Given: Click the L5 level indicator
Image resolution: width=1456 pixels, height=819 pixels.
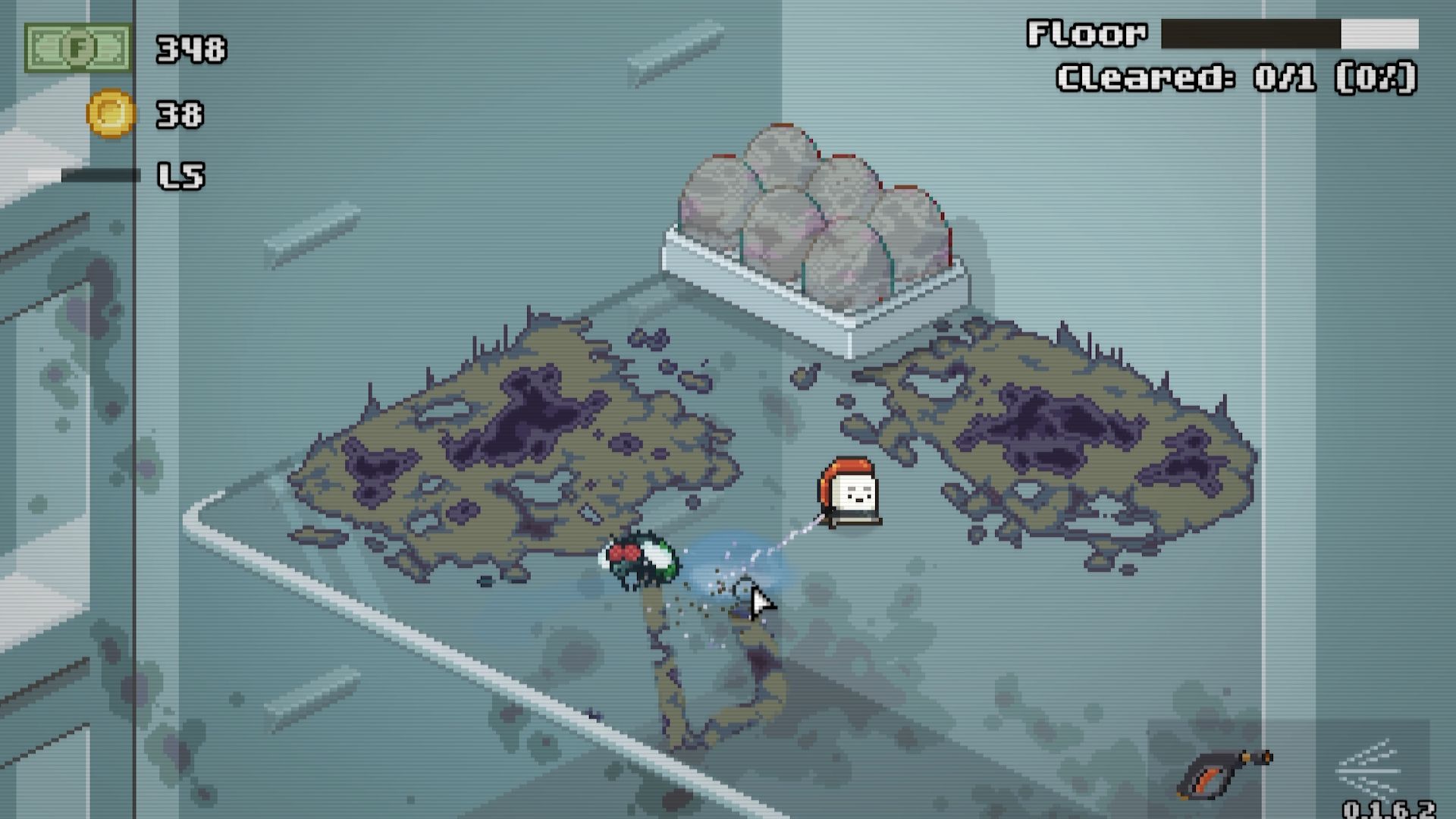Looking at the screenshot, I should (x=180, y=176).
